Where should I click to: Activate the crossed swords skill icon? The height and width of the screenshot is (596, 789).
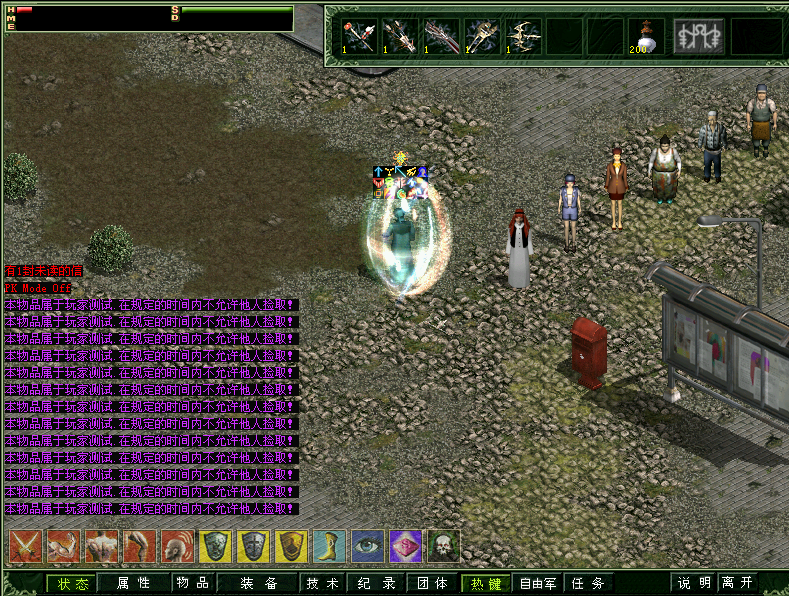pyautogui.click(x=24, y=546)
